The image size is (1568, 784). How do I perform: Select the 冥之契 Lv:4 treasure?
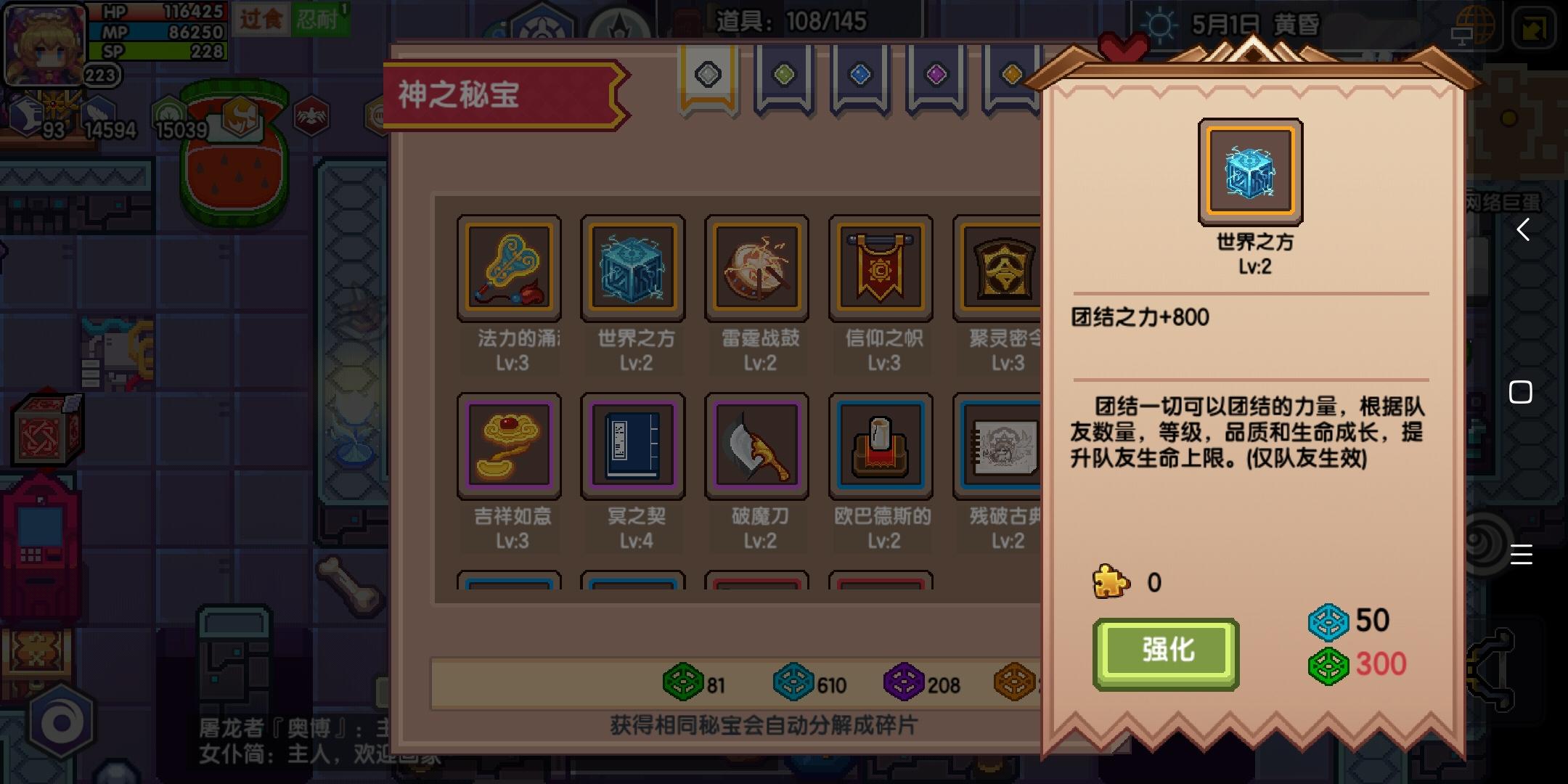tap(633, 446)
